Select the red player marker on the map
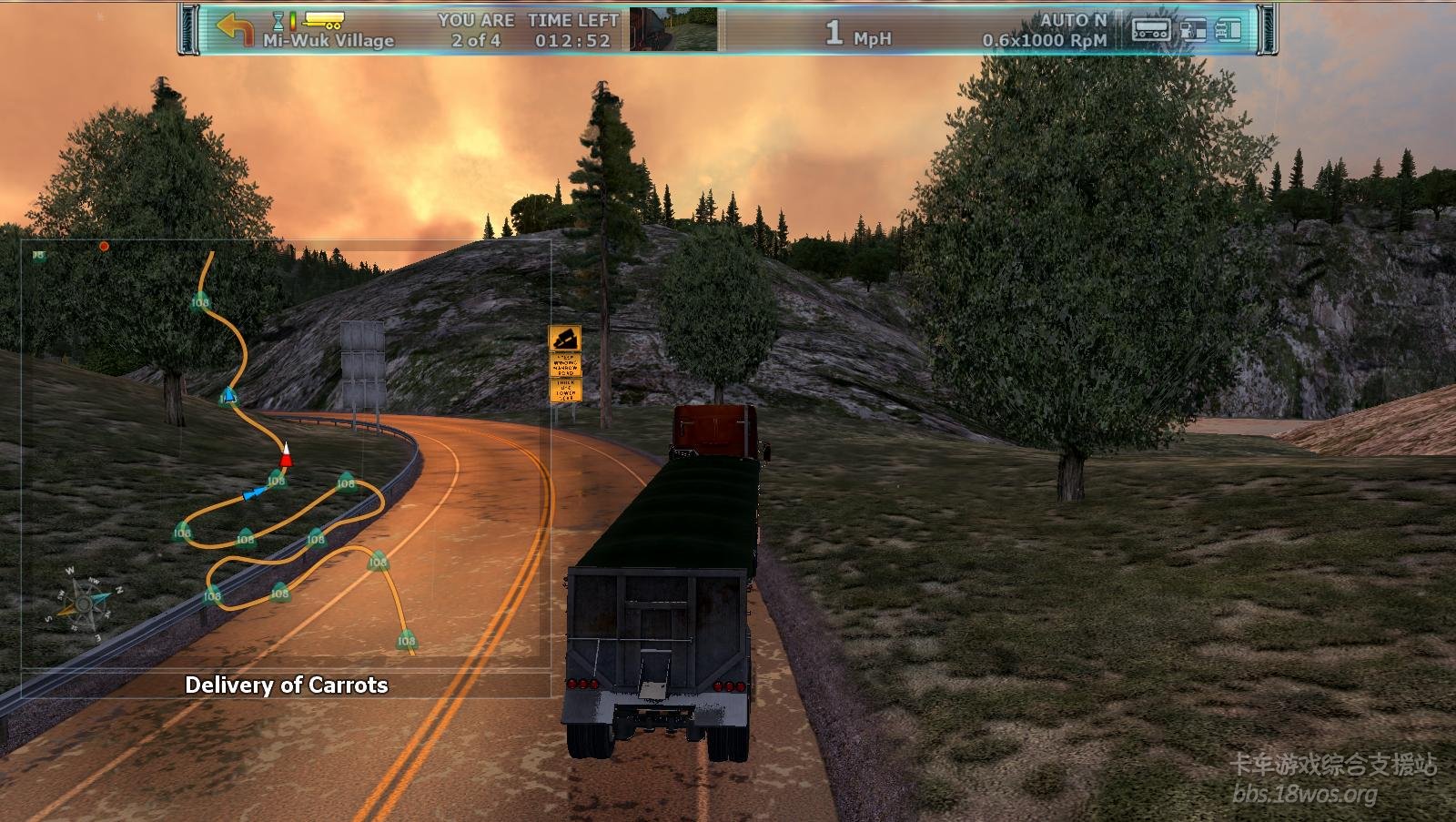This screenshot has width=1456, height=822. pyautogui.click(x=287, y=453)
